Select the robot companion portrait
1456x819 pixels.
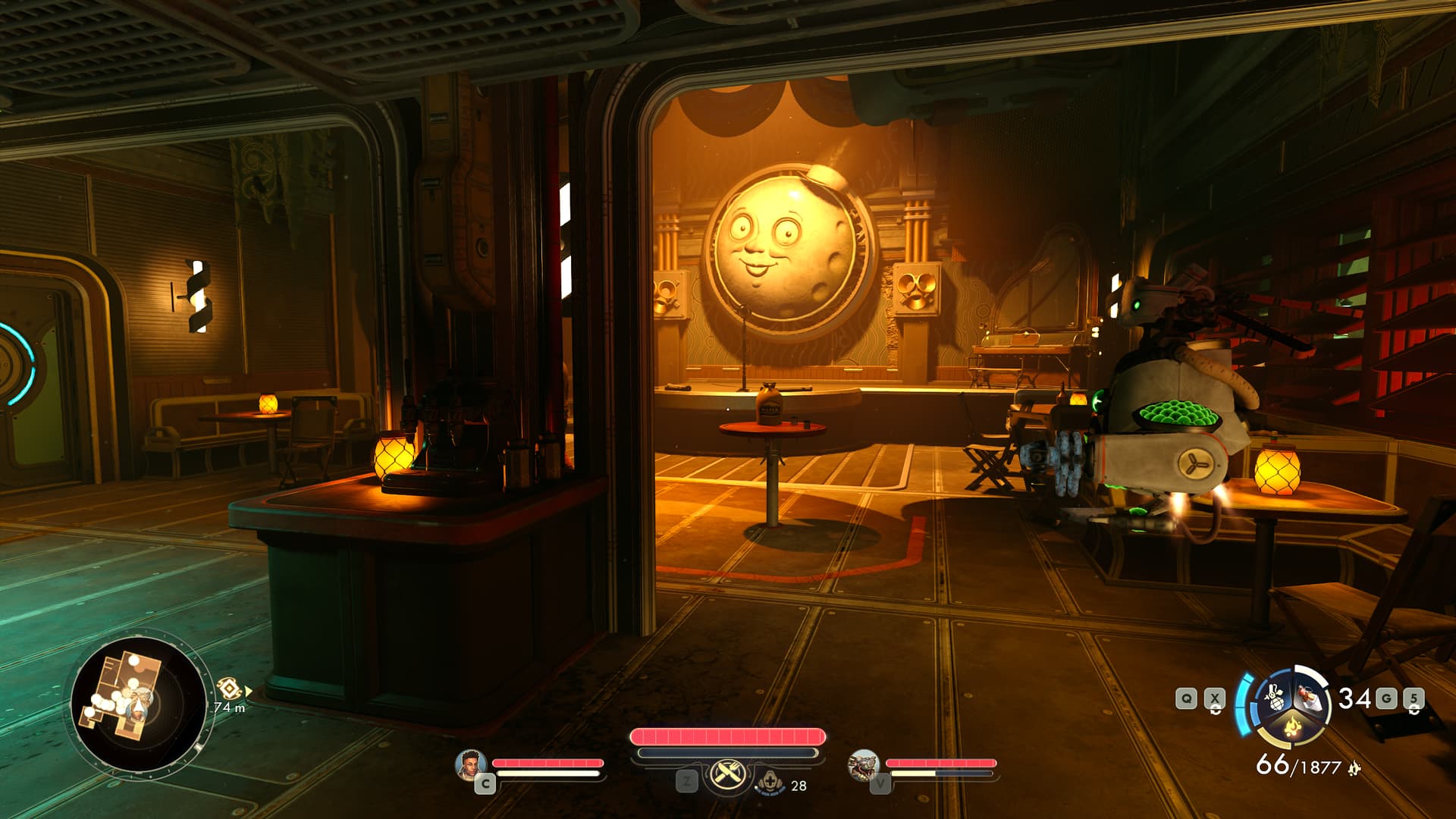pyautogui.click(x=863, y=764)
